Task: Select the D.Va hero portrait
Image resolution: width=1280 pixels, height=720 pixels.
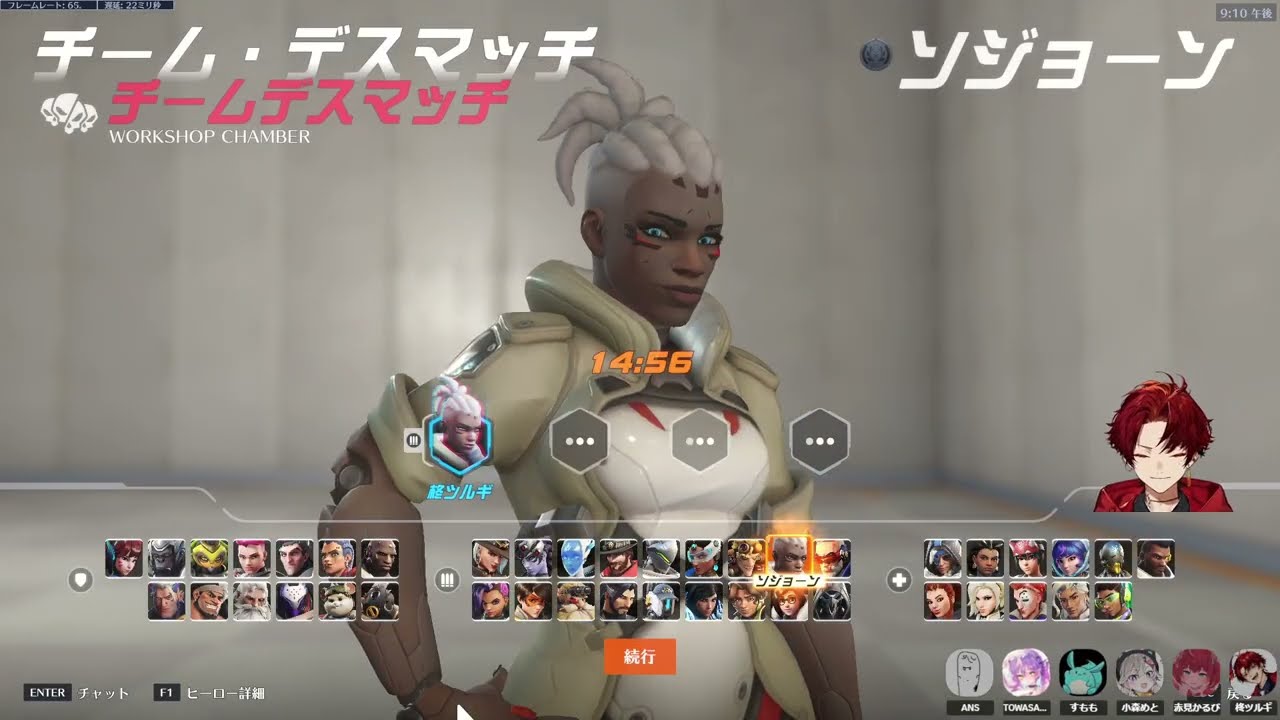Action: tap(124, 558)
